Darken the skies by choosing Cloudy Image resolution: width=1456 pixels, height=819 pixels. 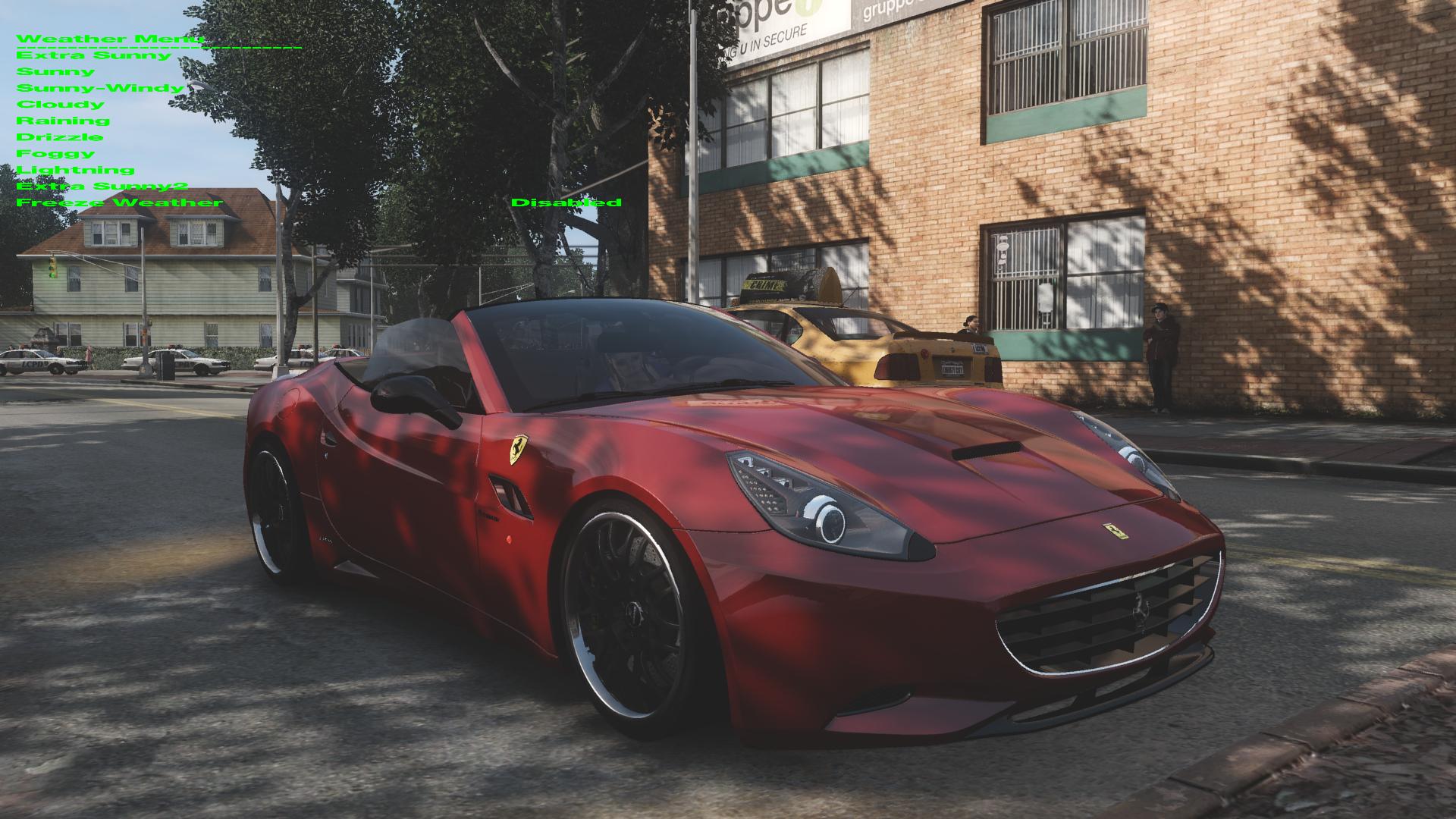59,104
